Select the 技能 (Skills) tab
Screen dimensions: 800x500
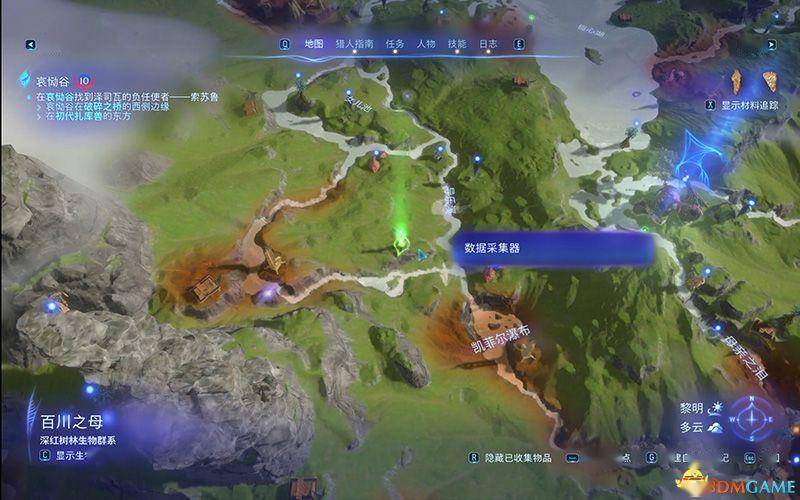457,44
